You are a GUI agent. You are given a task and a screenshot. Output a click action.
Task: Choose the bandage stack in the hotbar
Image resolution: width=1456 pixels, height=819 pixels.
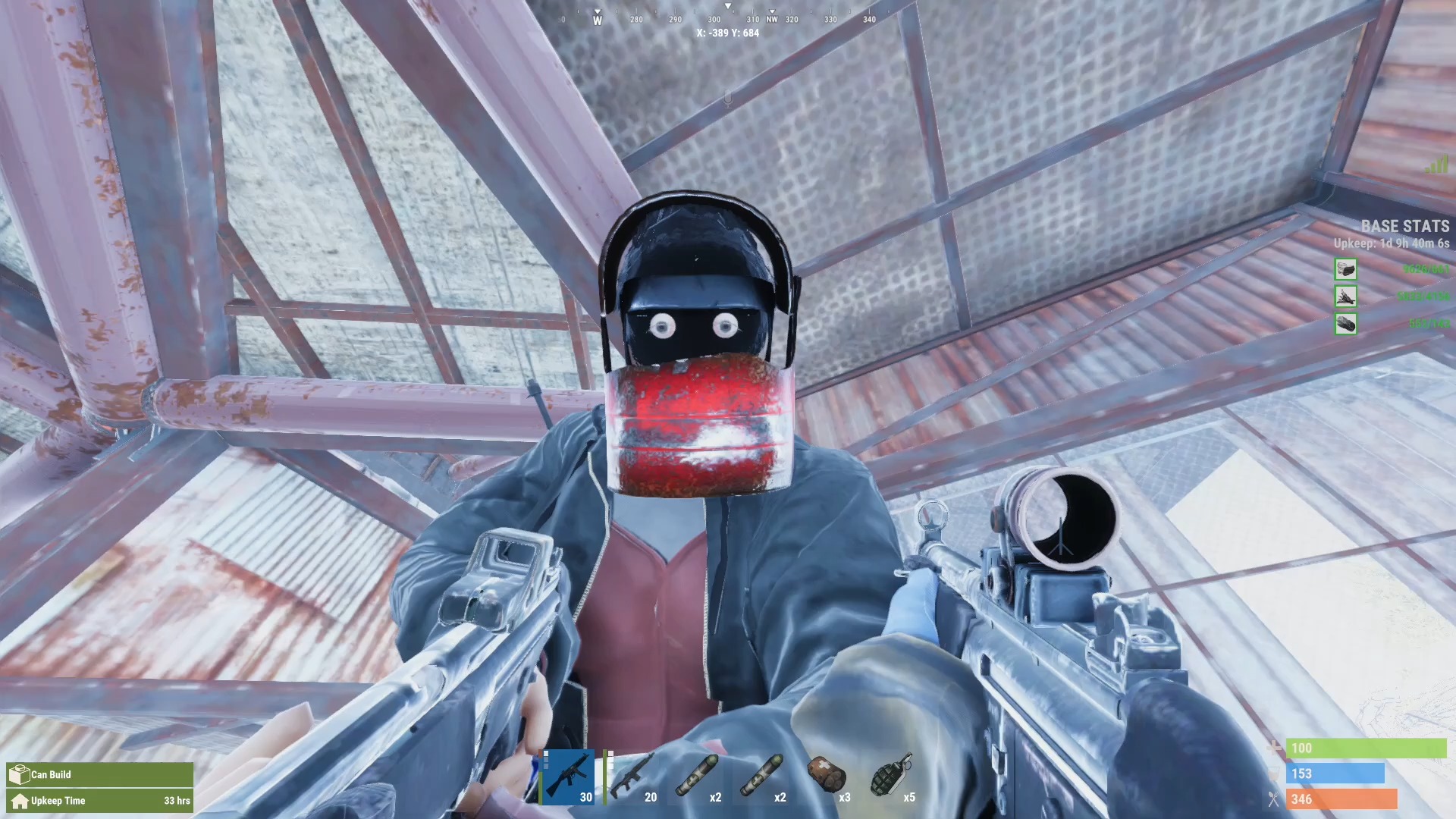pyautogui.click(x=827, y=777)
